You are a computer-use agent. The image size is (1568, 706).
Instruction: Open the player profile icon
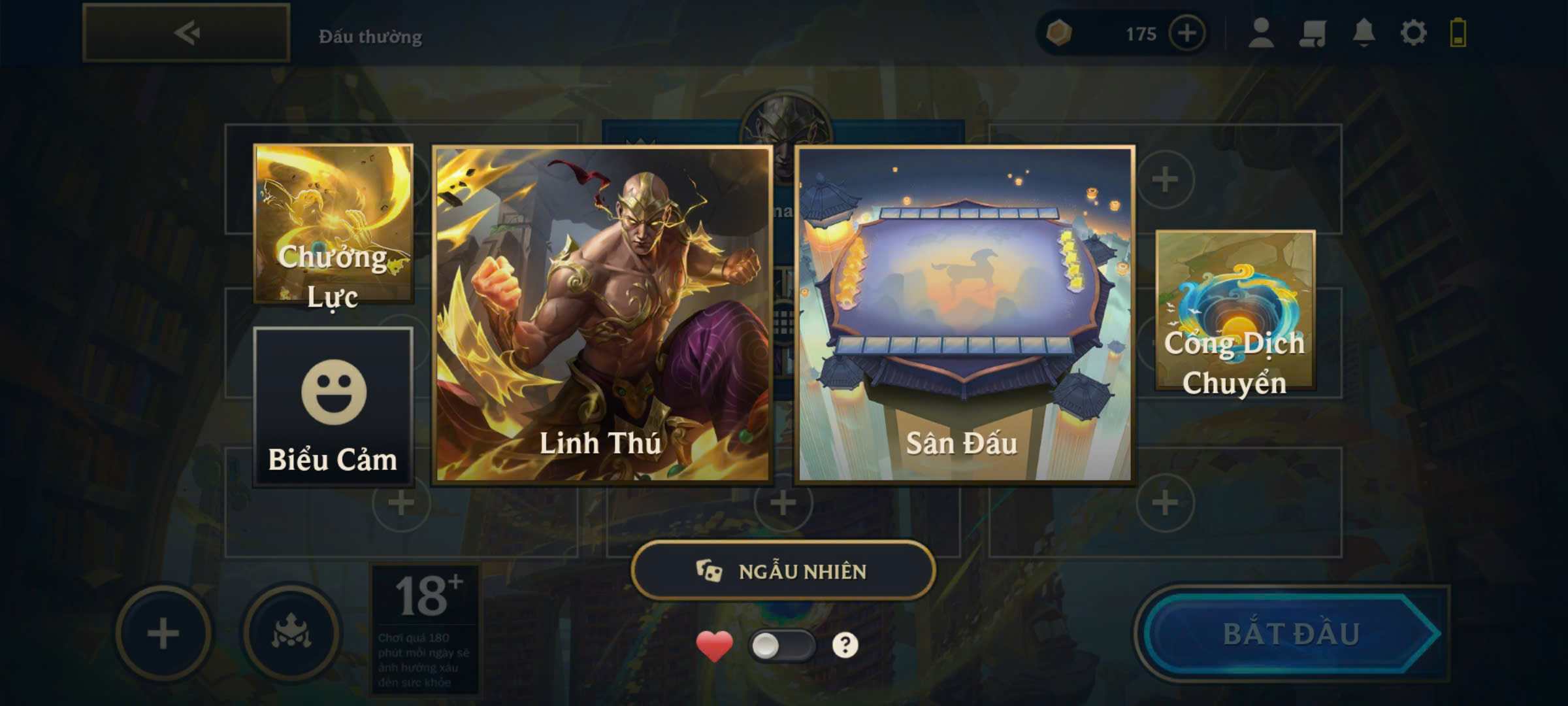(1261, 33)
